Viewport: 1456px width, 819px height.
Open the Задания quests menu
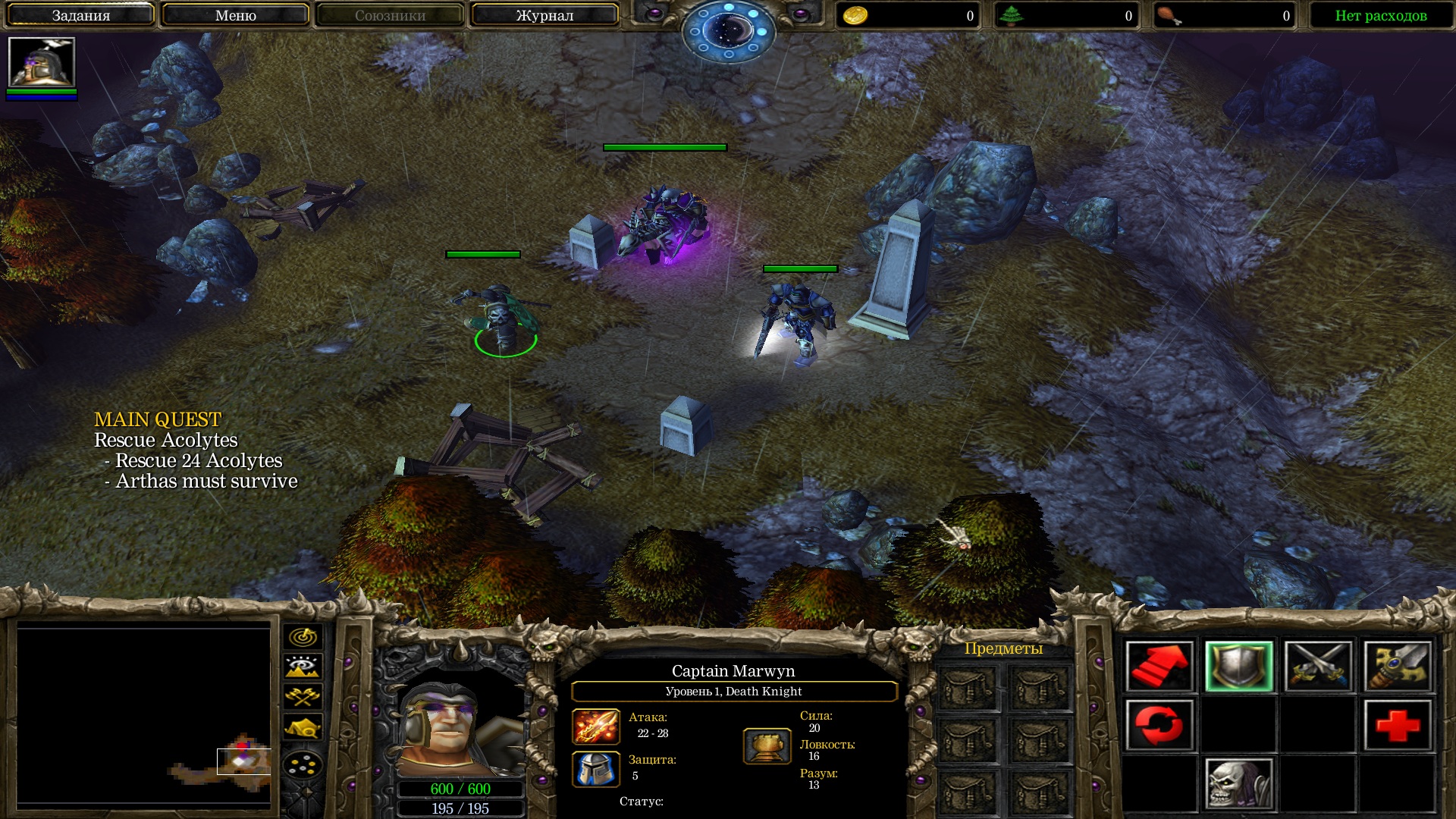click(81, 15)
